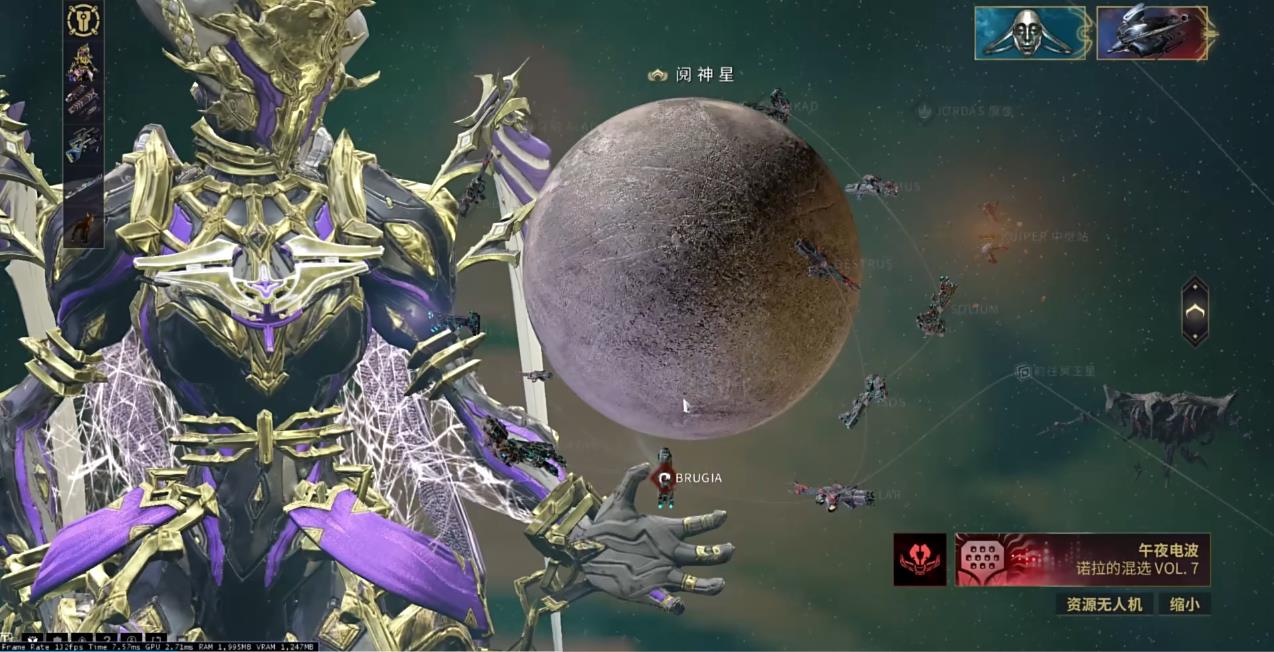Open the masked face panel at top right
Image resolution: width=1274 pixels, height=652 pixels.
tap(1030, 33)
